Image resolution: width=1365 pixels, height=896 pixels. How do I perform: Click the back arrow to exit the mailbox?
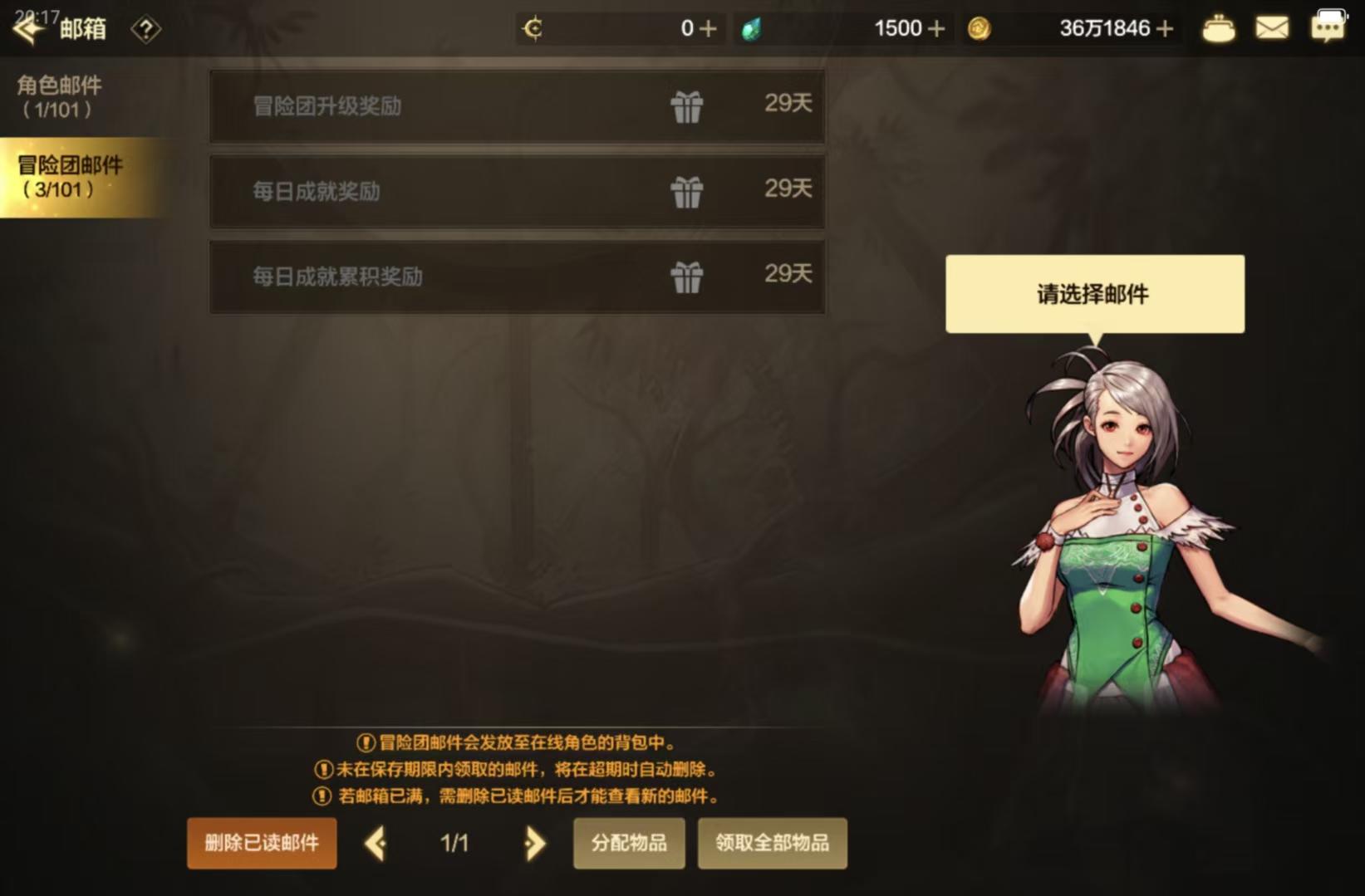point(27,27)
